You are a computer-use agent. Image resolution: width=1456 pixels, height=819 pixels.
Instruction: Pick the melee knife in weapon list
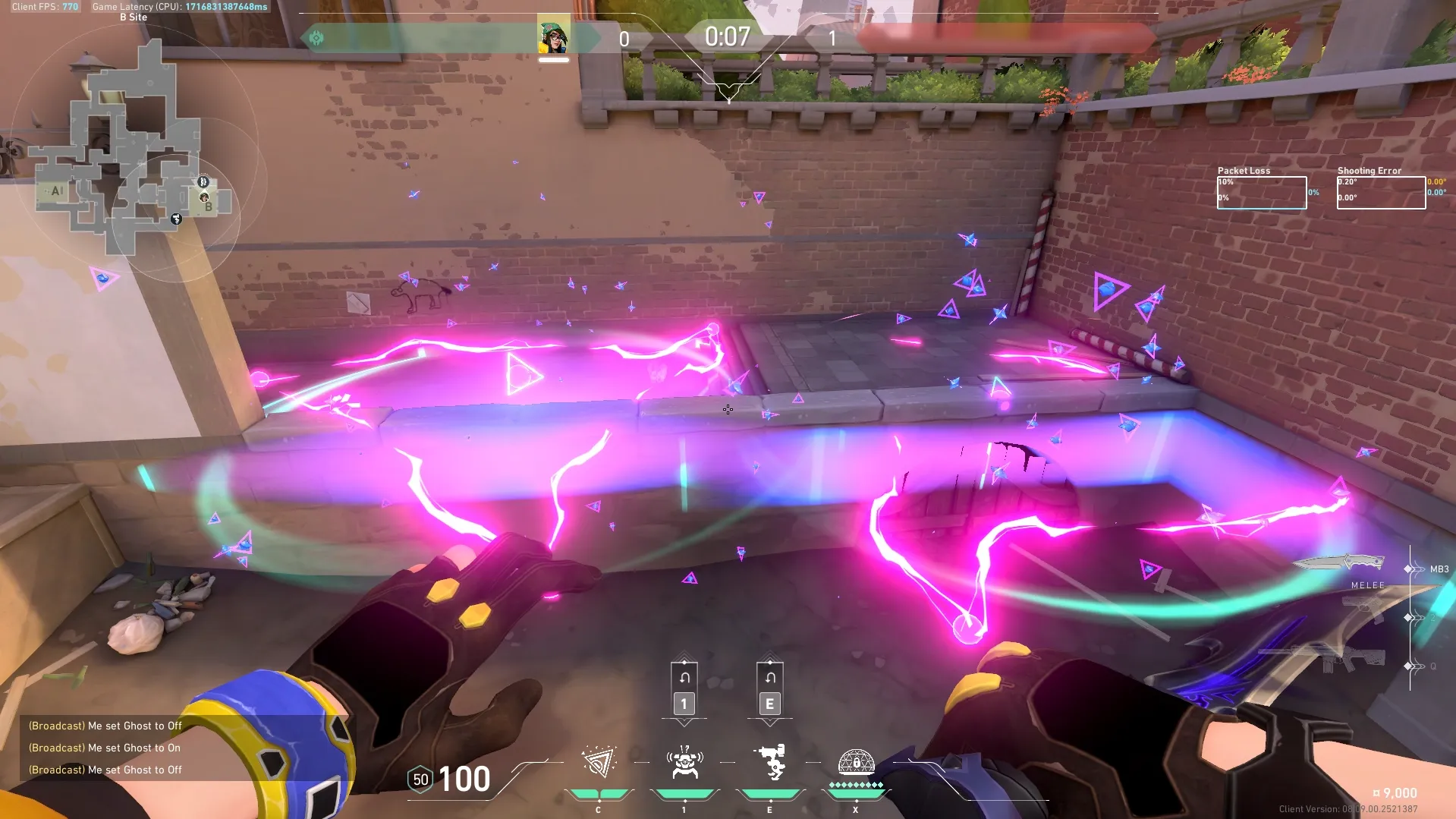pyautogui.click(x=1339, y=563)
